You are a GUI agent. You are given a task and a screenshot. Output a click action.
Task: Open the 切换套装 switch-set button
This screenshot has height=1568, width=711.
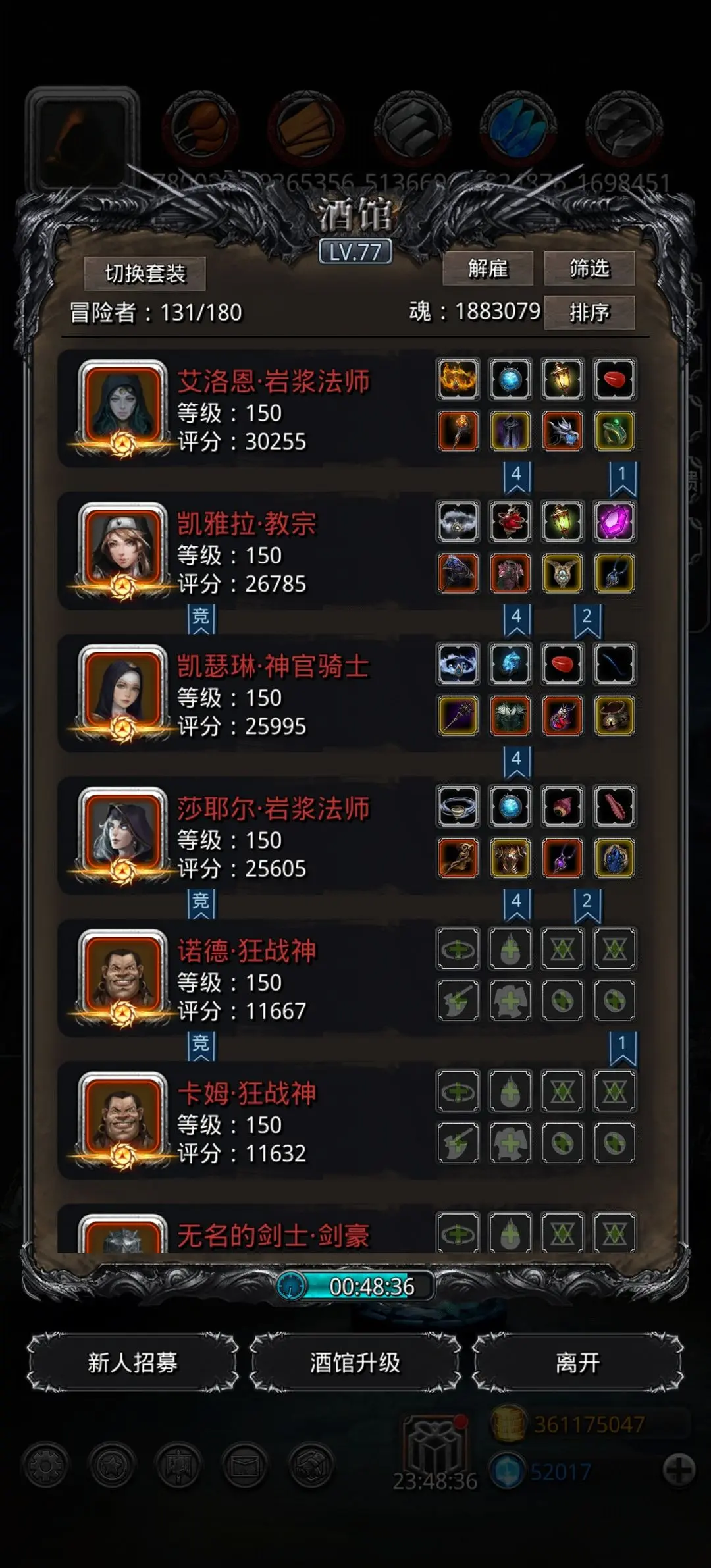point(145,273)
